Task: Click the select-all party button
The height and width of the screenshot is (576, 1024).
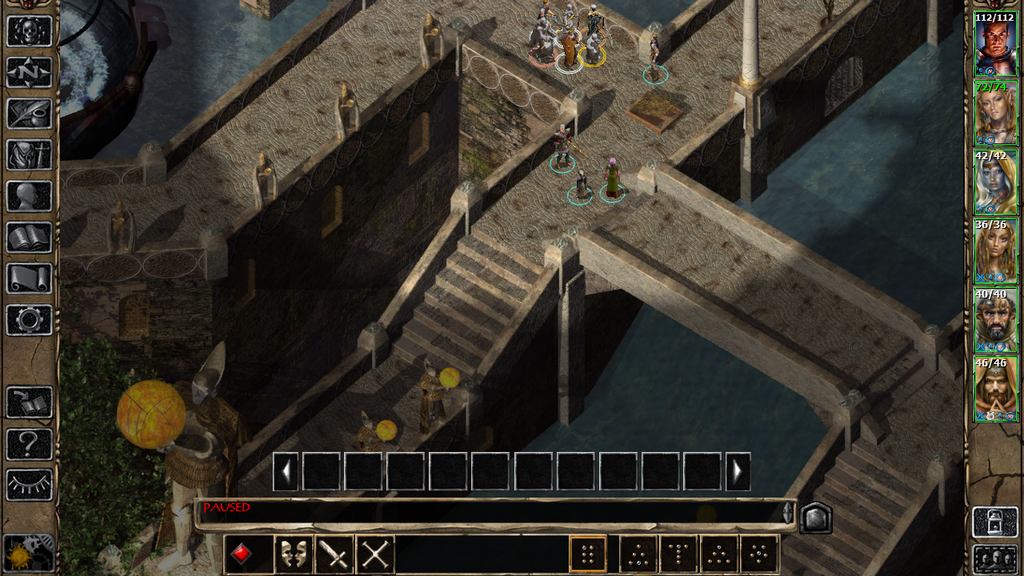Action: click(x=995, y=558)
